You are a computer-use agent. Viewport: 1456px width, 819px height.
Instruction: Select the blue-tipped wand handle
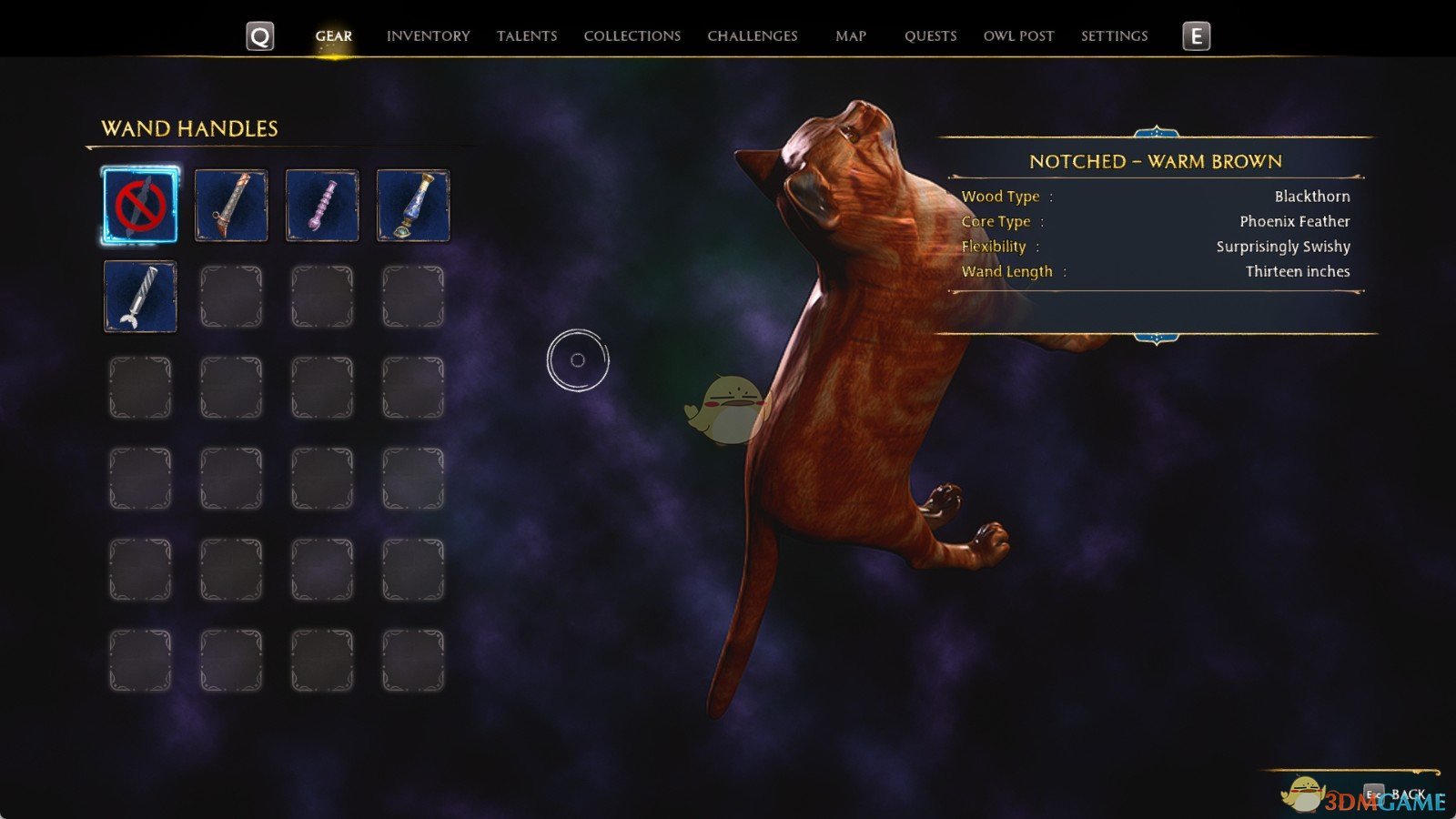(x=411, y=206)
